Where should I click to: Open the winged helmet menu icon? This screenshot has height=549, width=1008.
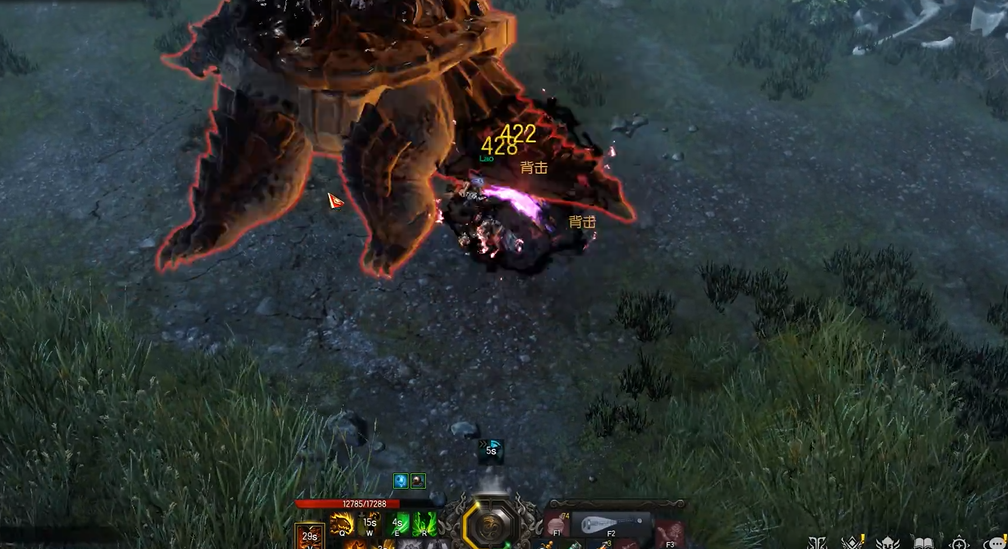tap(887, 542)
